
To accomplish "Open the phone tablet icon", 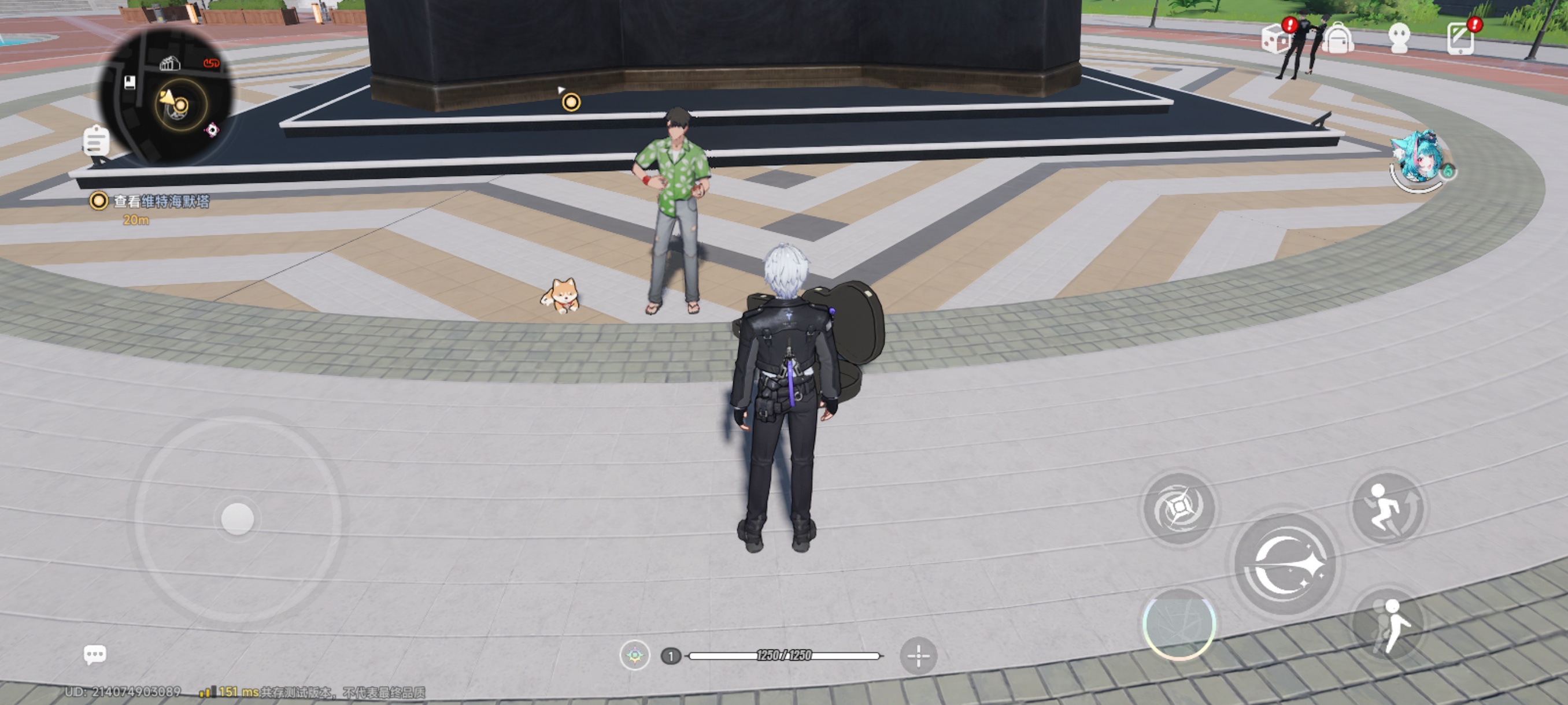I will [x=1460, y=39].
